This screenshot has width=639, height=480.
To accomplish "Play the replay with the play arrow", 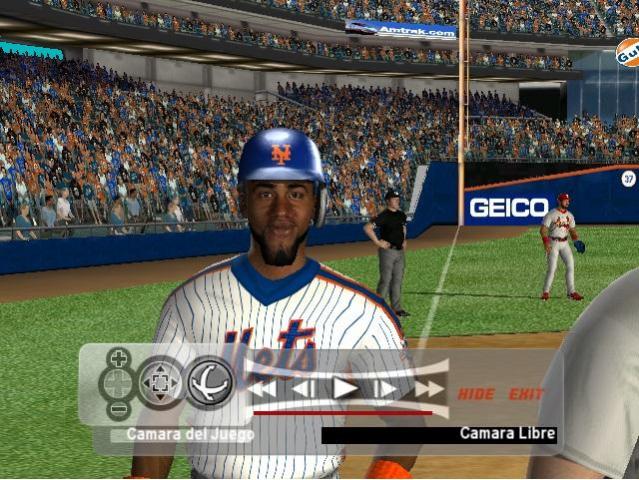I will point(345,388).
